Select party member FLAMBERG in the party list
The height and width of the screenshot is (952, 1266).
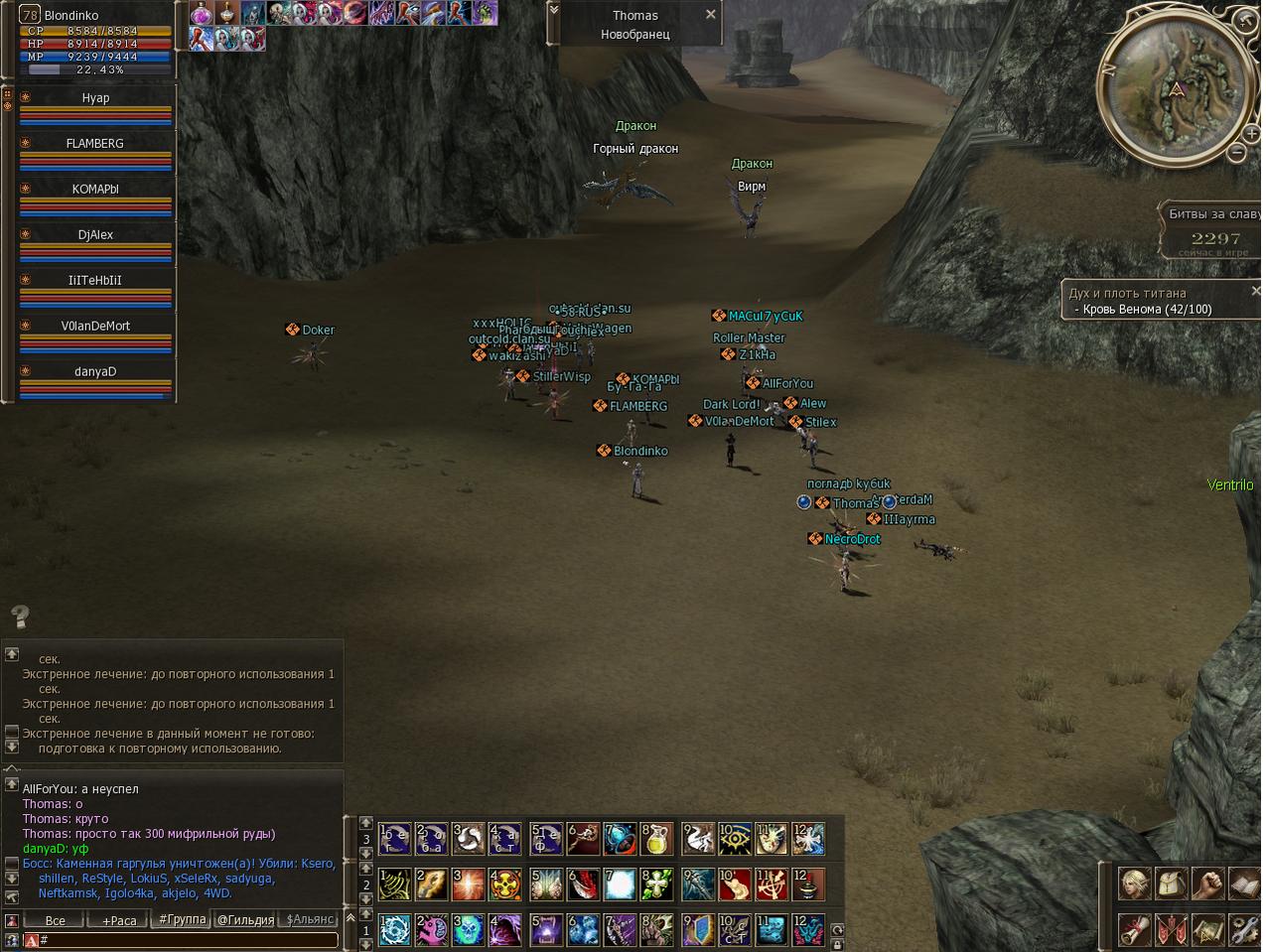point(95,144)
